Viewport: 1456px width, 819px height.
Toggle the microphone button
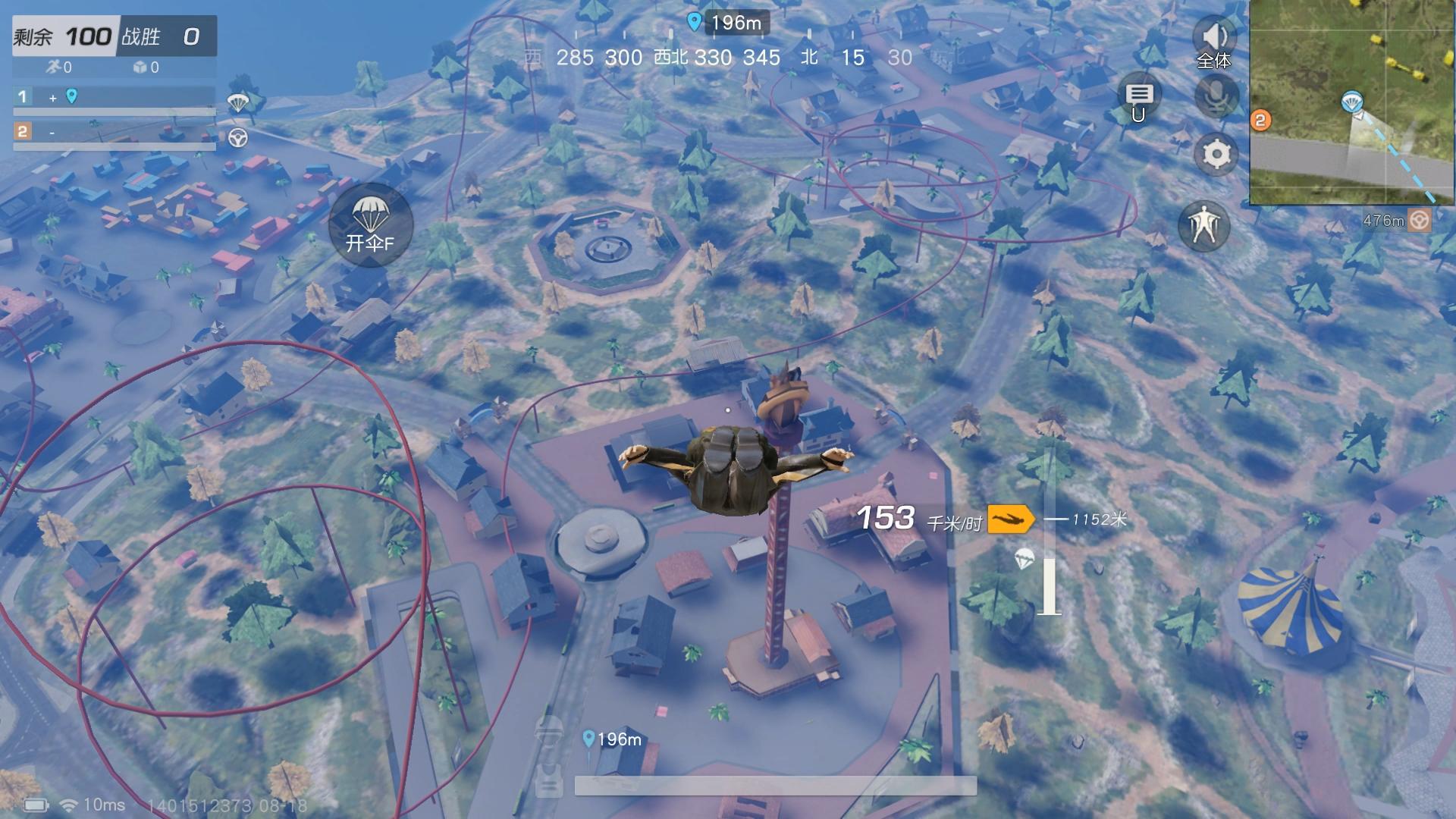(1216, 96)
